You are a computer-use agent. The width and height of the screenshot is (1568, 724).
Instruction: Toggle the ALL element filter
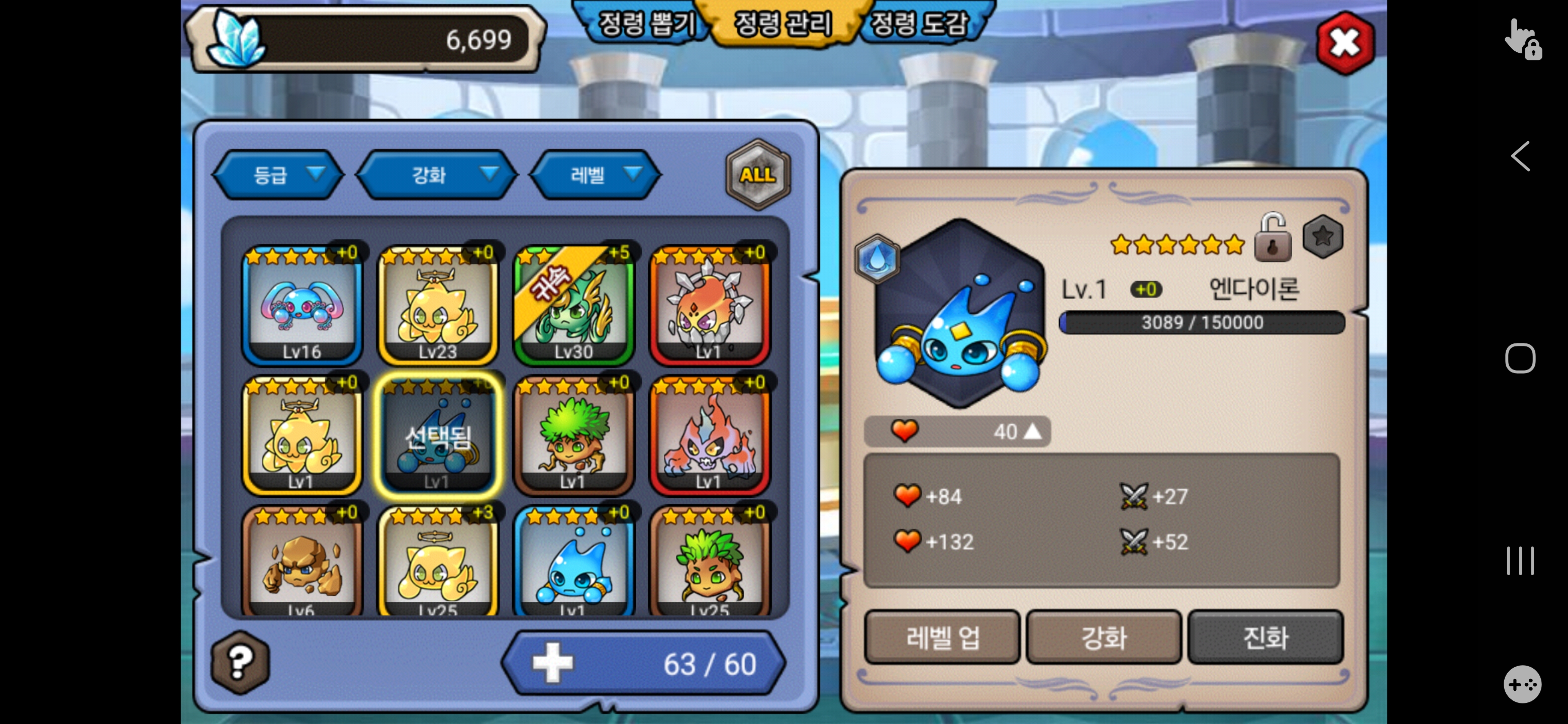pyautogui.click(x=757, y=175)
